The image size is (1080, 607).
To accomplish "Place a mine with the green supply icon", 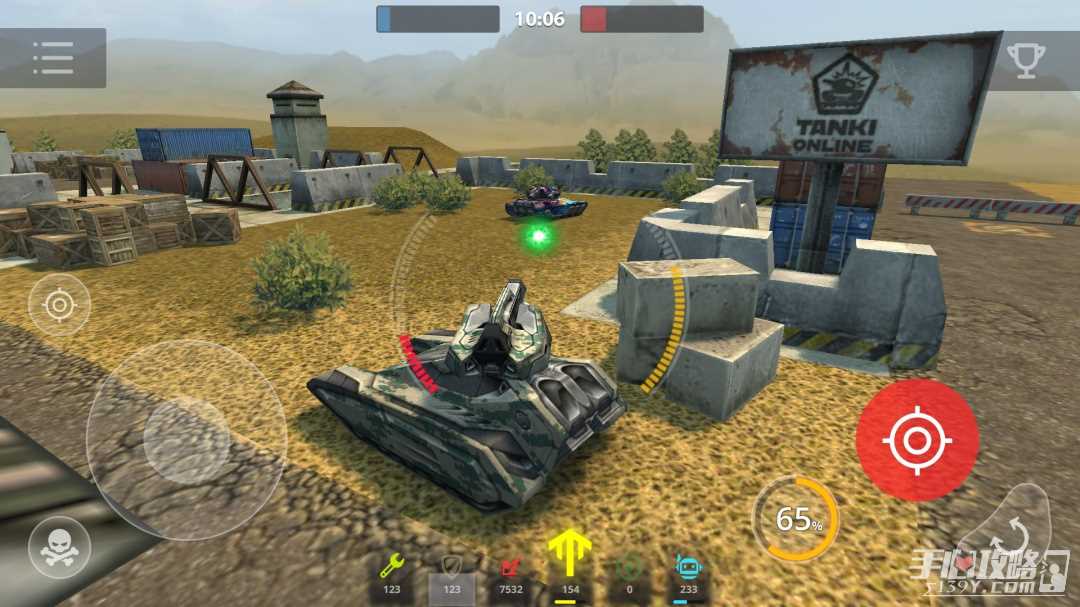I will (x=629, y=573).
